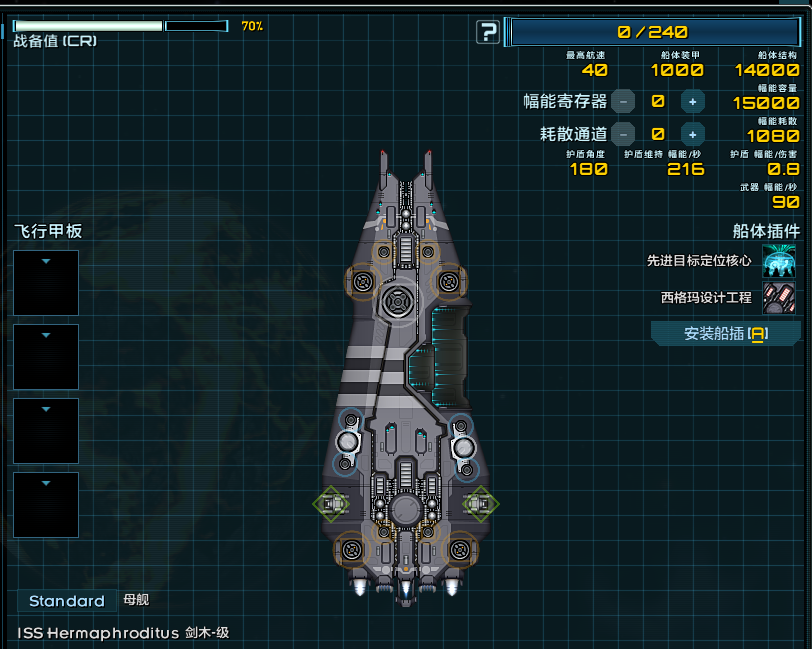812x649 pixels.
Task: Click the 安装船插 button
Action: tap(725, 334)
